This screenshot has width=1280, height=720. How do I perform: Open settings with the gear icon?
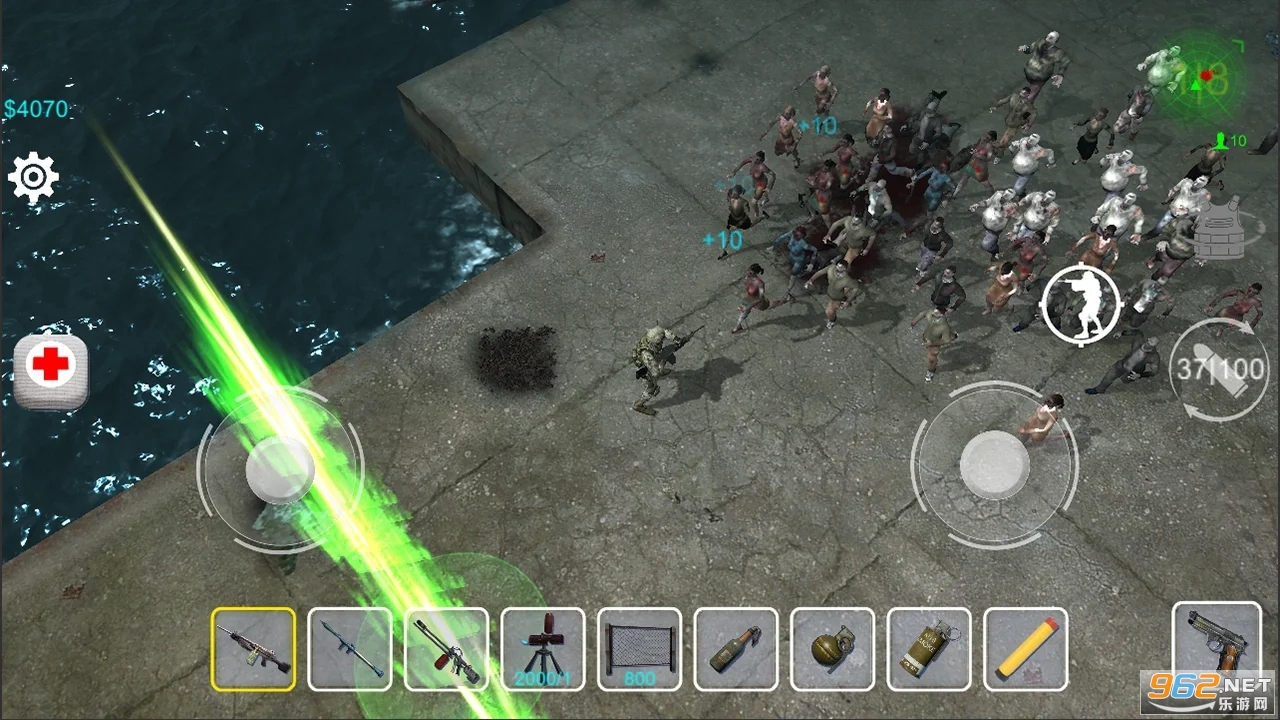click(33, 179)
